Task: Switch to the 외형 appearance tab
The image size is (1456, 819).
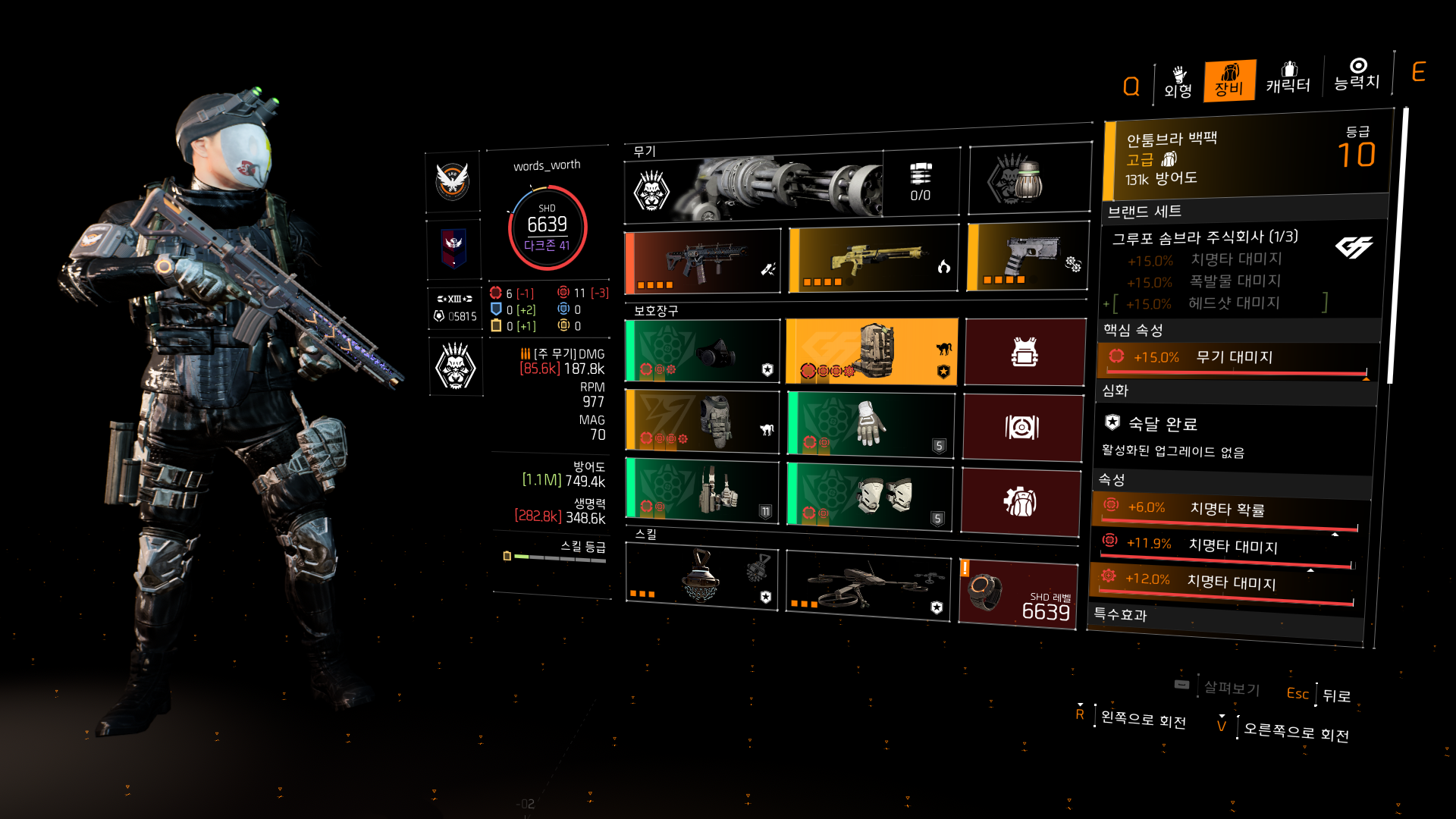Action: coord(1178,82)
